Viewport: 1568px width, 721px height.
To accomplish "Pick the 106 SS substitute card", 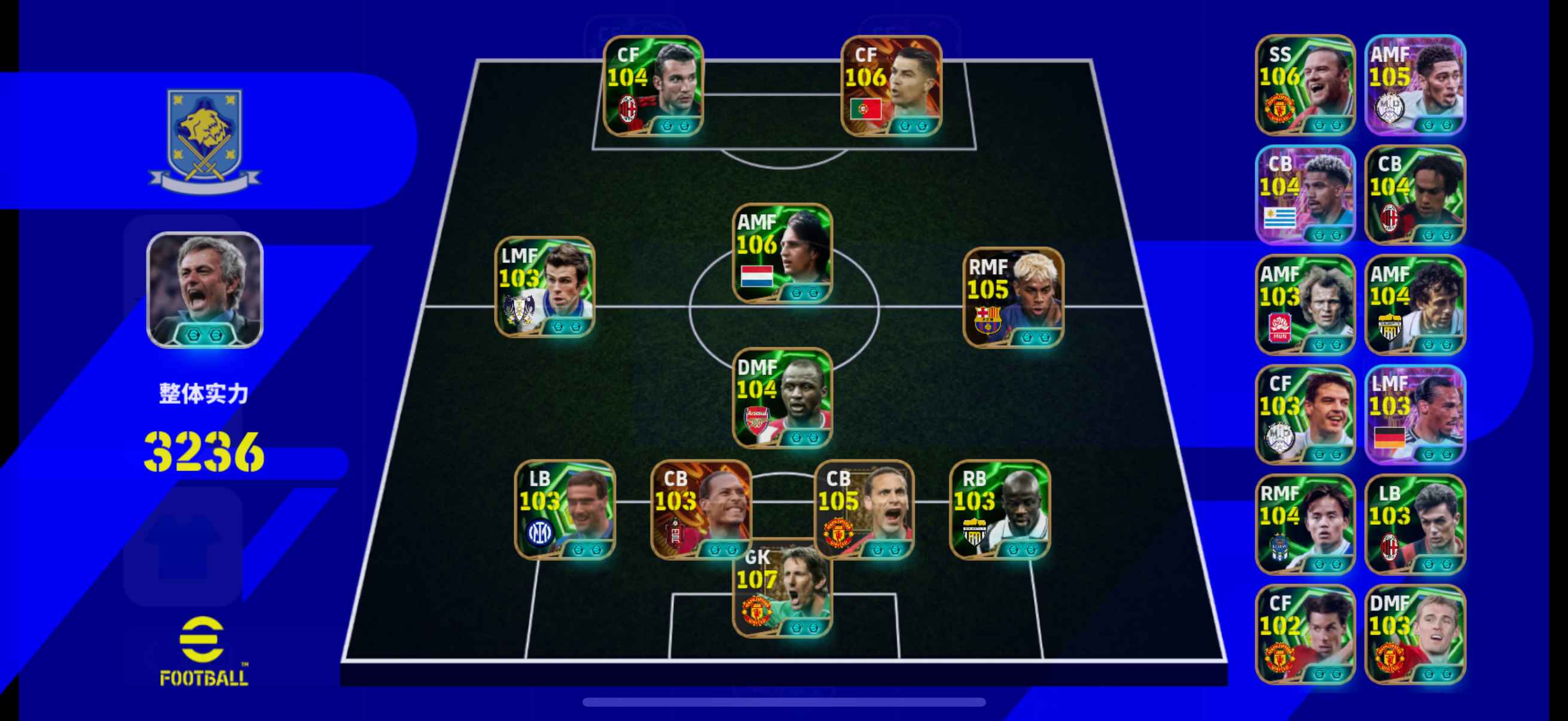I will 1305,85.
